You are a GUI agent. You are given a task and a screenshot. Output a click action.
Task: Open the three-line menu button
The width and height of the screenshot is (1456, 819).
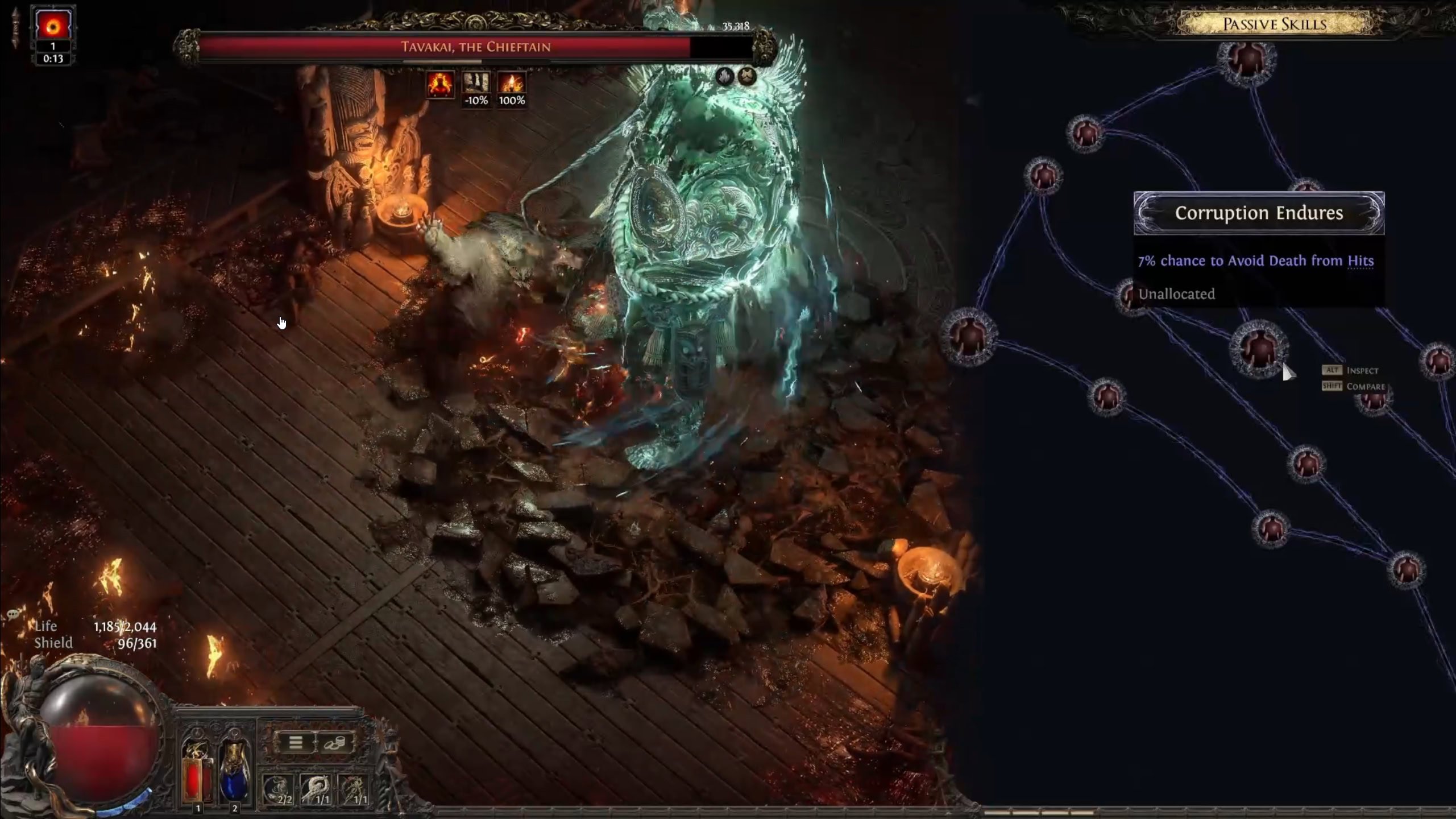click(x=296, y=743)
